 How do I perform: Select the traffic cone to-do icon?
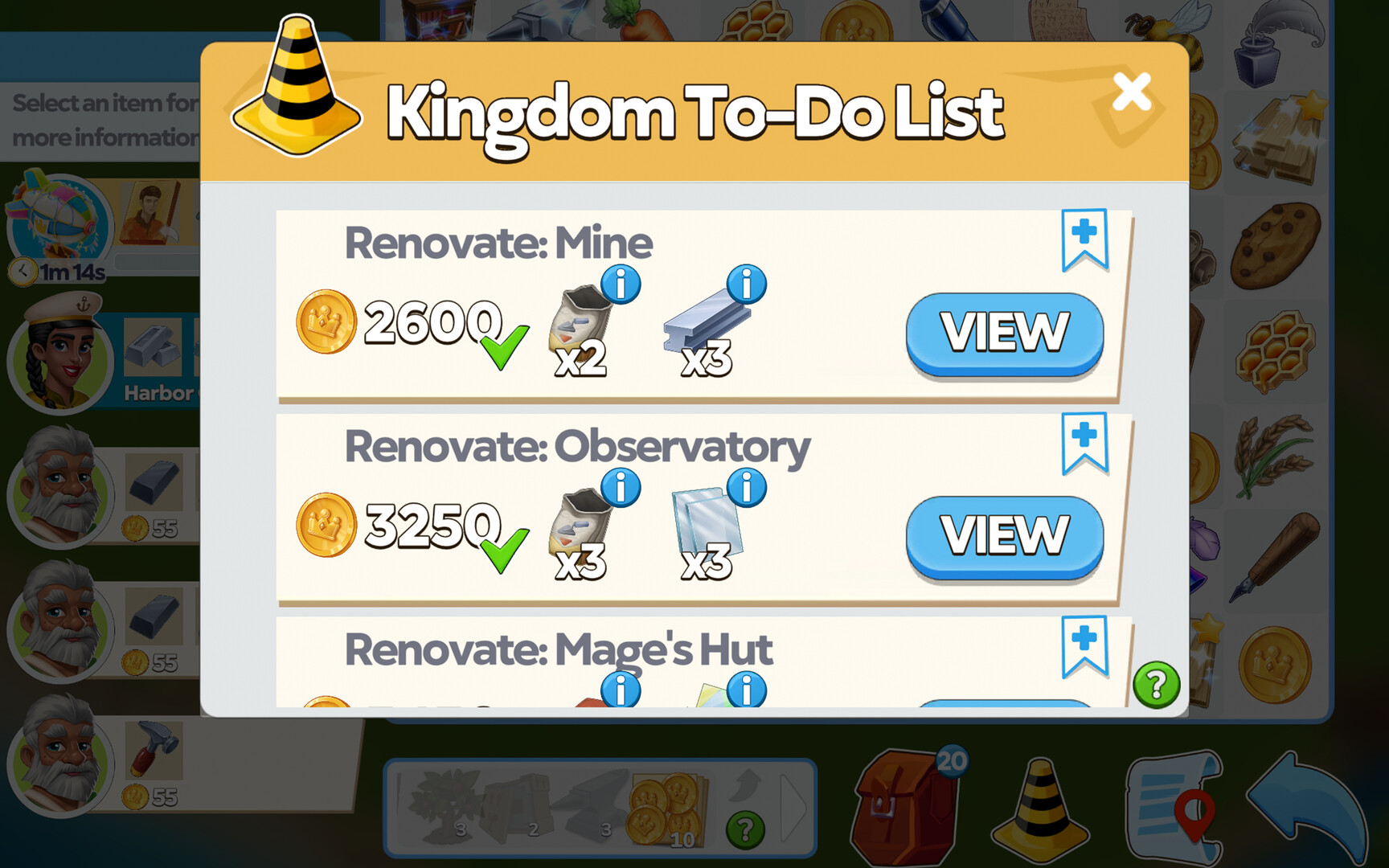pyautogui.click(x=1043, y=800)
